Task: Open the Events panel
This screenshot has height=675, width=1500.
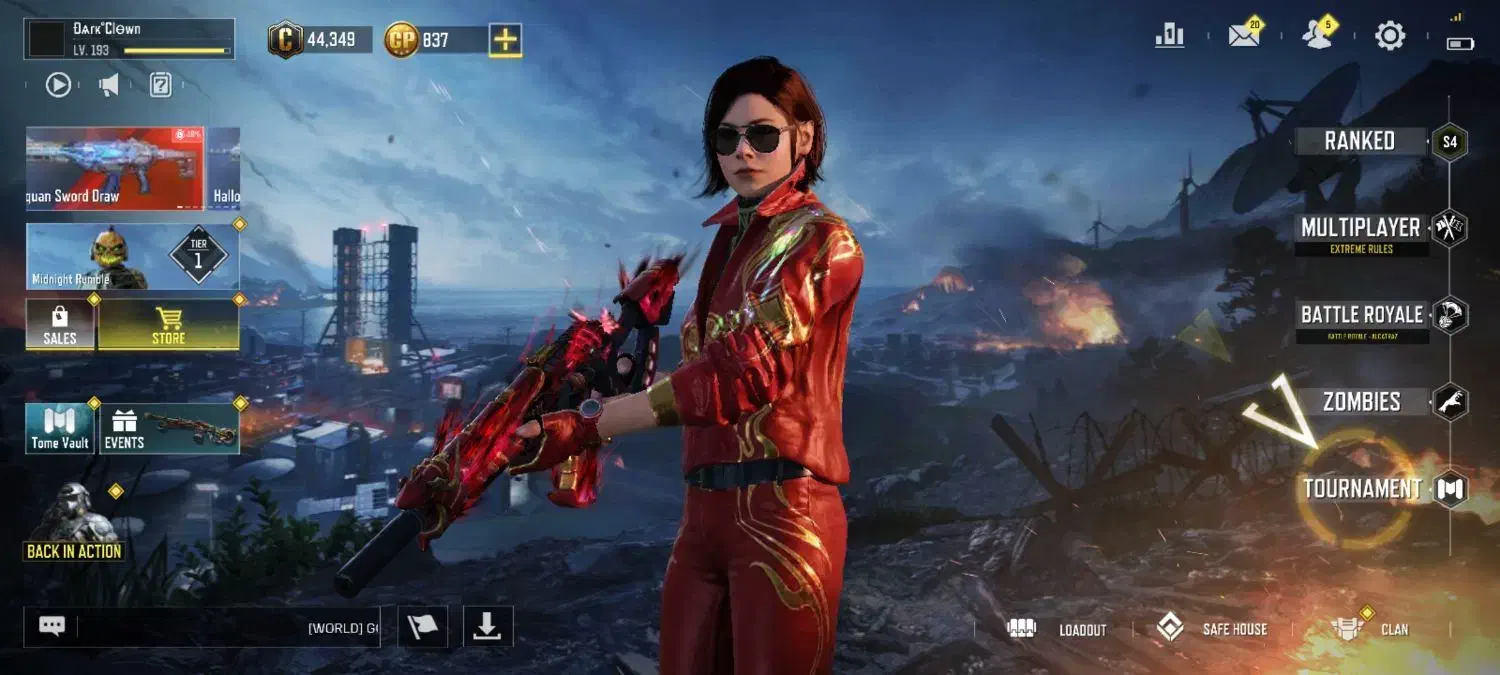Action: (x=169, y=429)
